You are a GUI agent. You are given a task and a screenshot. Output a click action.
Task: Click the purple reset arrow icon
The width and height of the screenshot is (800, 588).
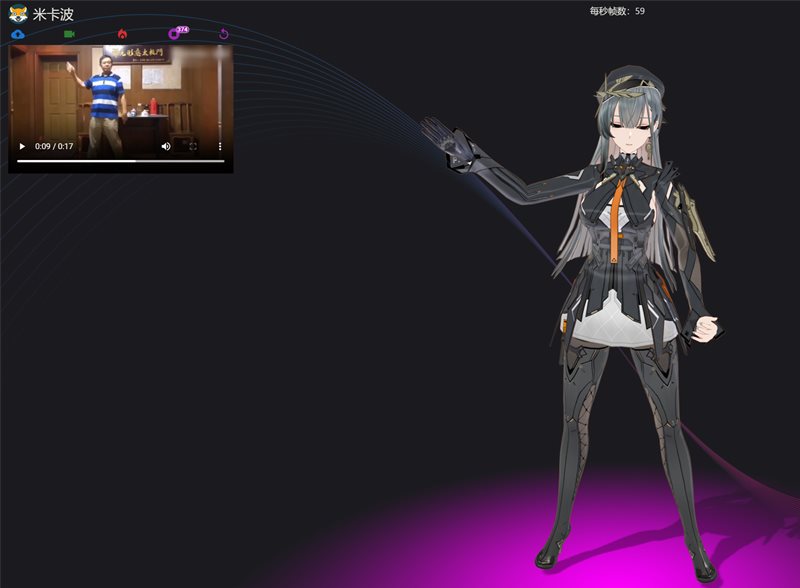pos(224,34)
